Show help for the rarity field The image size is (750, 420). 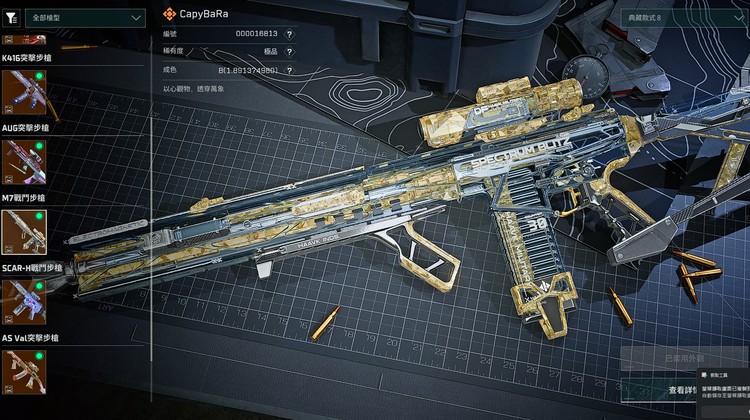[x=290, y=52]
